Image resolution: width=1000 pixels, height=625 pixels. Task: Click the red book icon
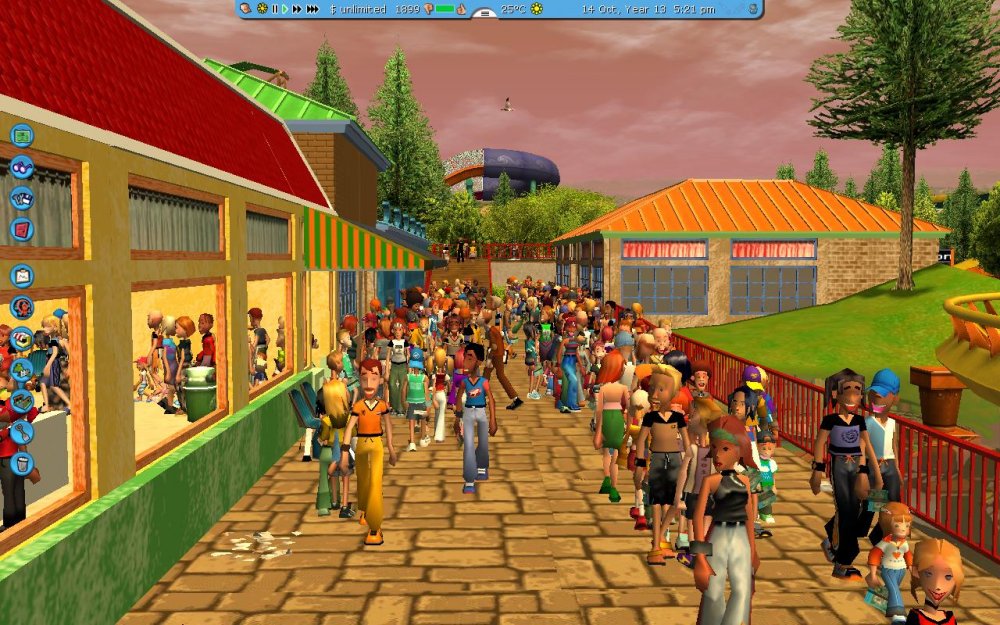[22, 229]
